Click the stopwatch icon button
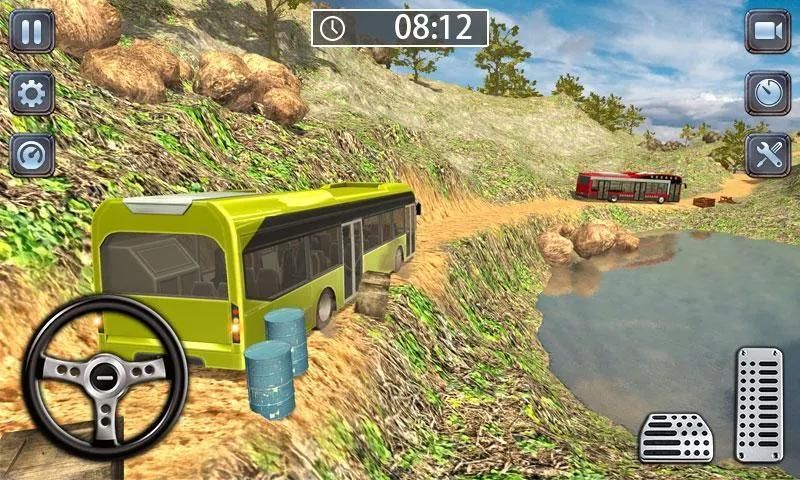 tap(767, 93)
